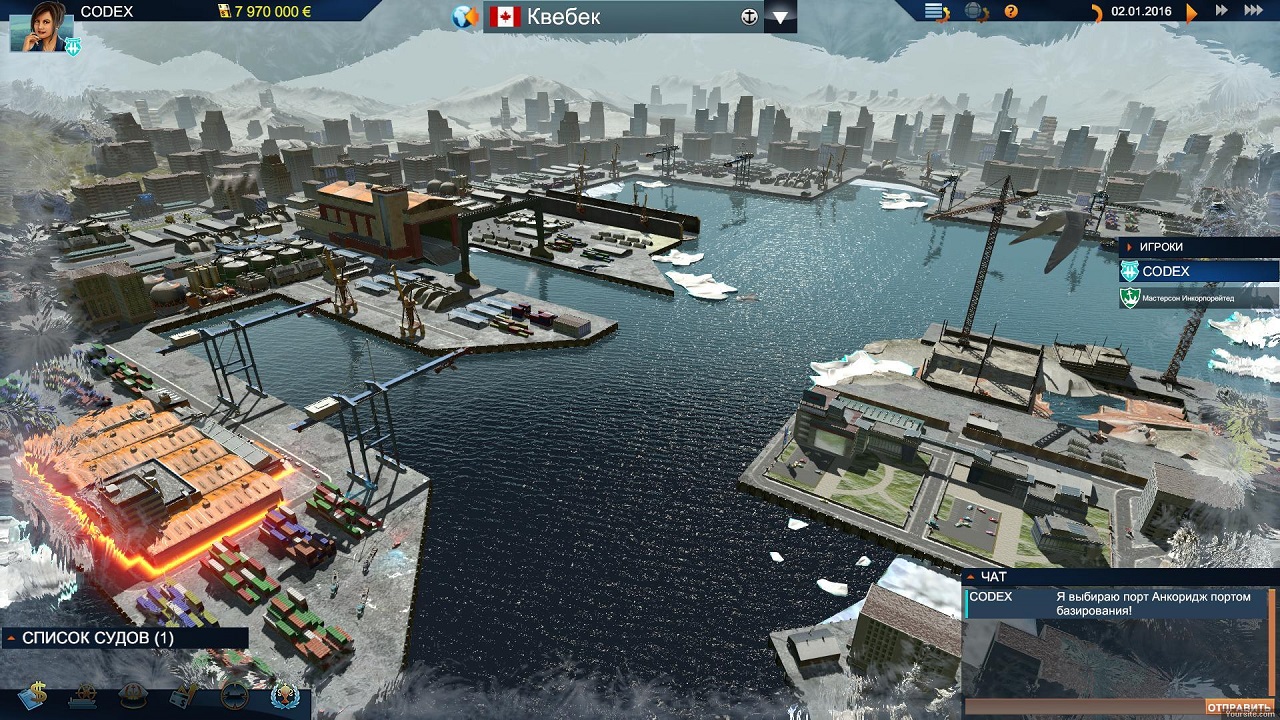Open the ship's wheel fleet icon
The width and height of the screenshot is (1280, 720).
[83, 695]
